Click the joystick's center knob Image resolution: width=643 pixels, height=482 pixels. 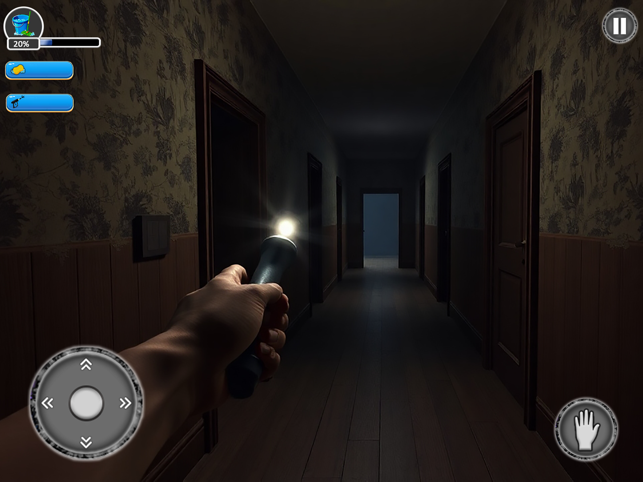[86, 403]
